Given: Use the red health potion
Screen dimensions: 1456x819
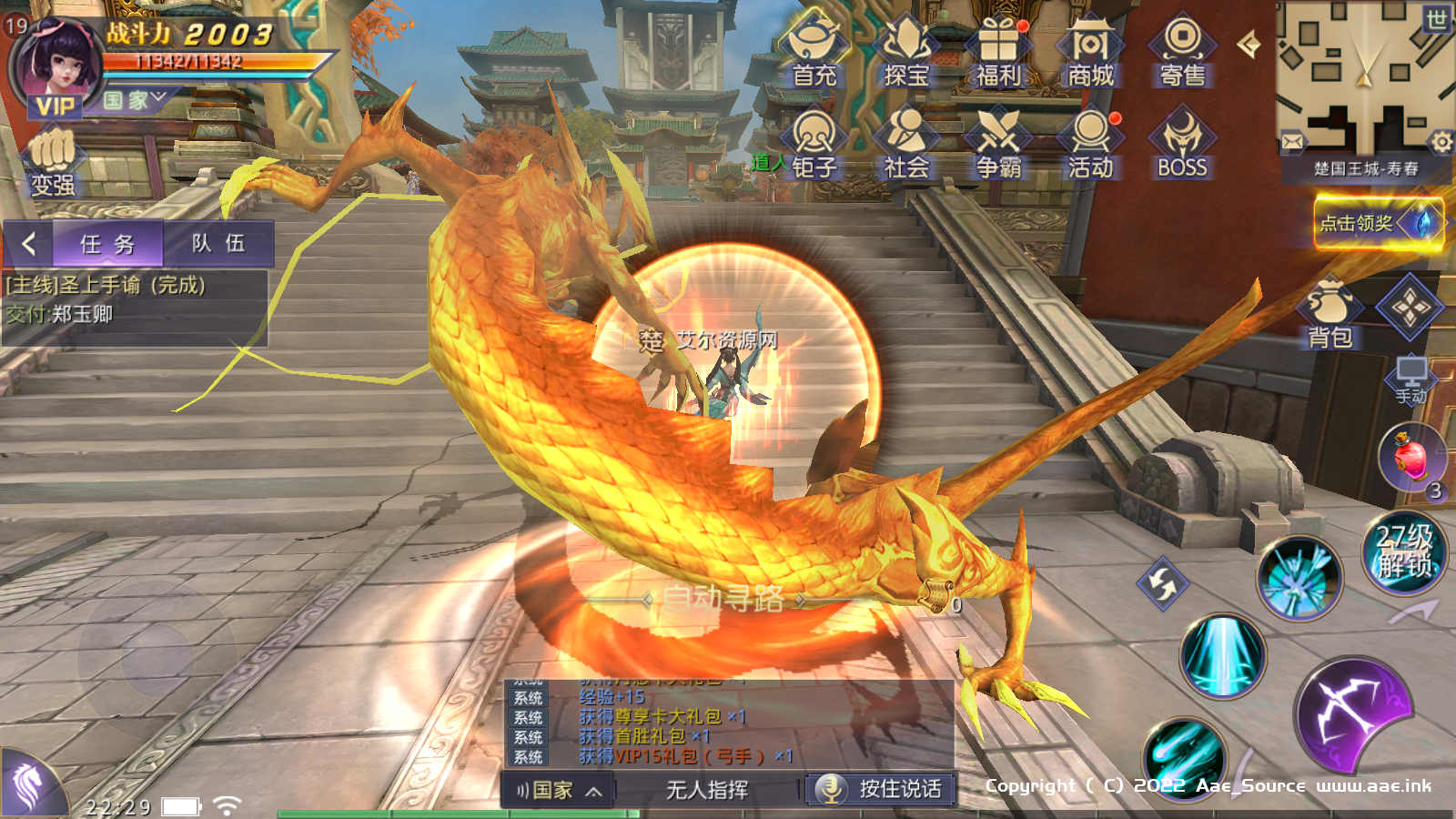Looking at the screenshot, I should 1410,457.
